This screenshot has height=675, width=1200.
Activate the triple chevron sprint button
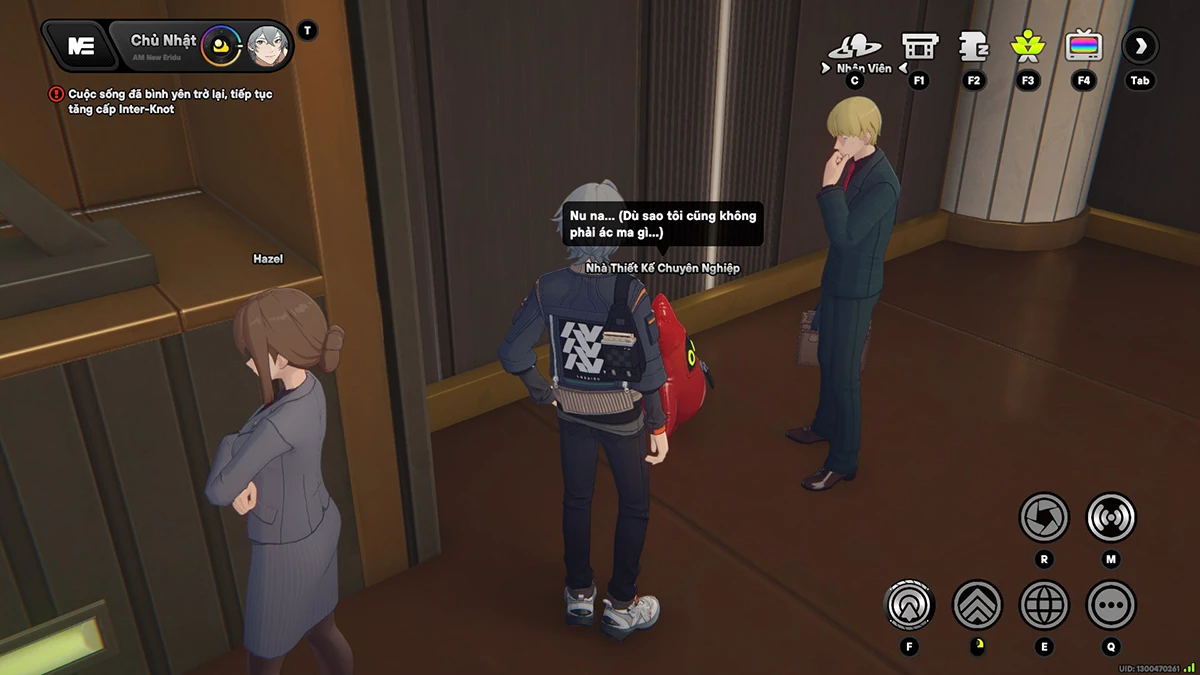[x=977, y=605]
